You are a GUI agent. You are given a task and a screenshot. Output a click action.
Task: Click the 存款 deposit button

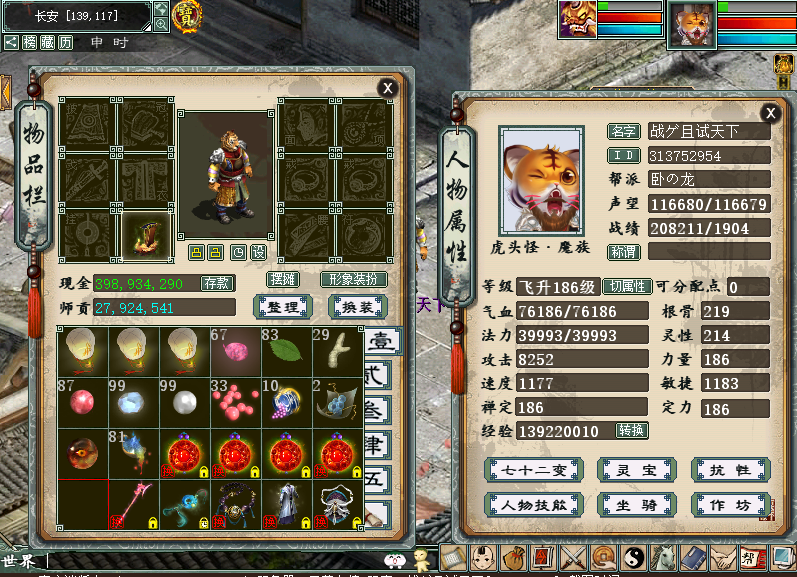(217, 283)
